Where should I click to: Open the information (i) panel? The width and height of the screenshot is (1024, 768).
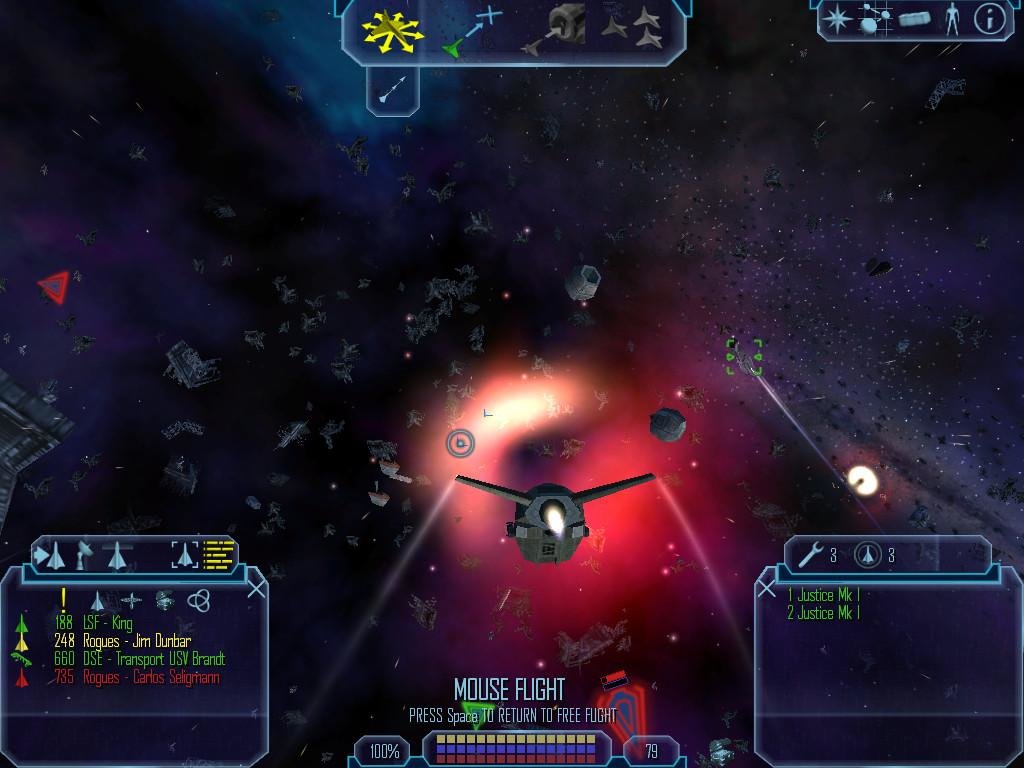[x=989, y=18]
